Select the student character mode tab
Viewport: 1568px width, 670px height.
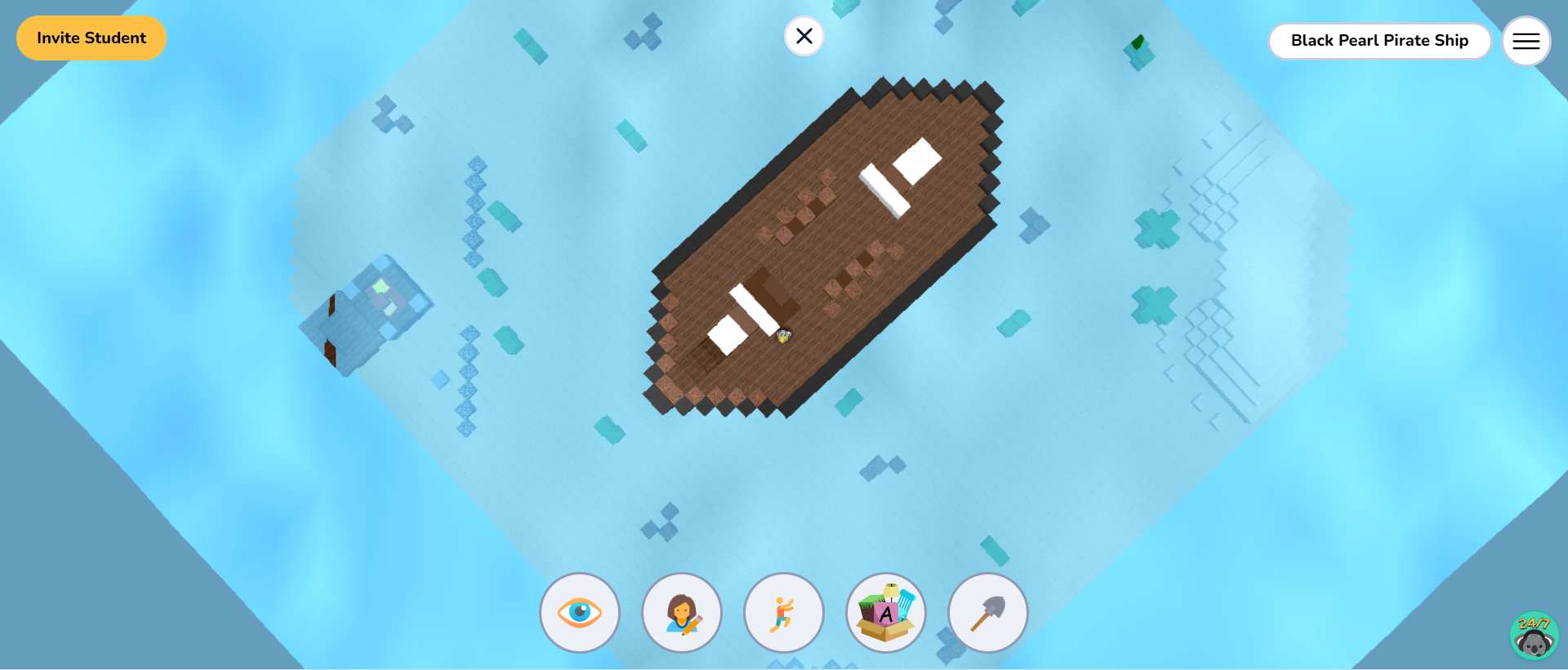click(682, 613)
